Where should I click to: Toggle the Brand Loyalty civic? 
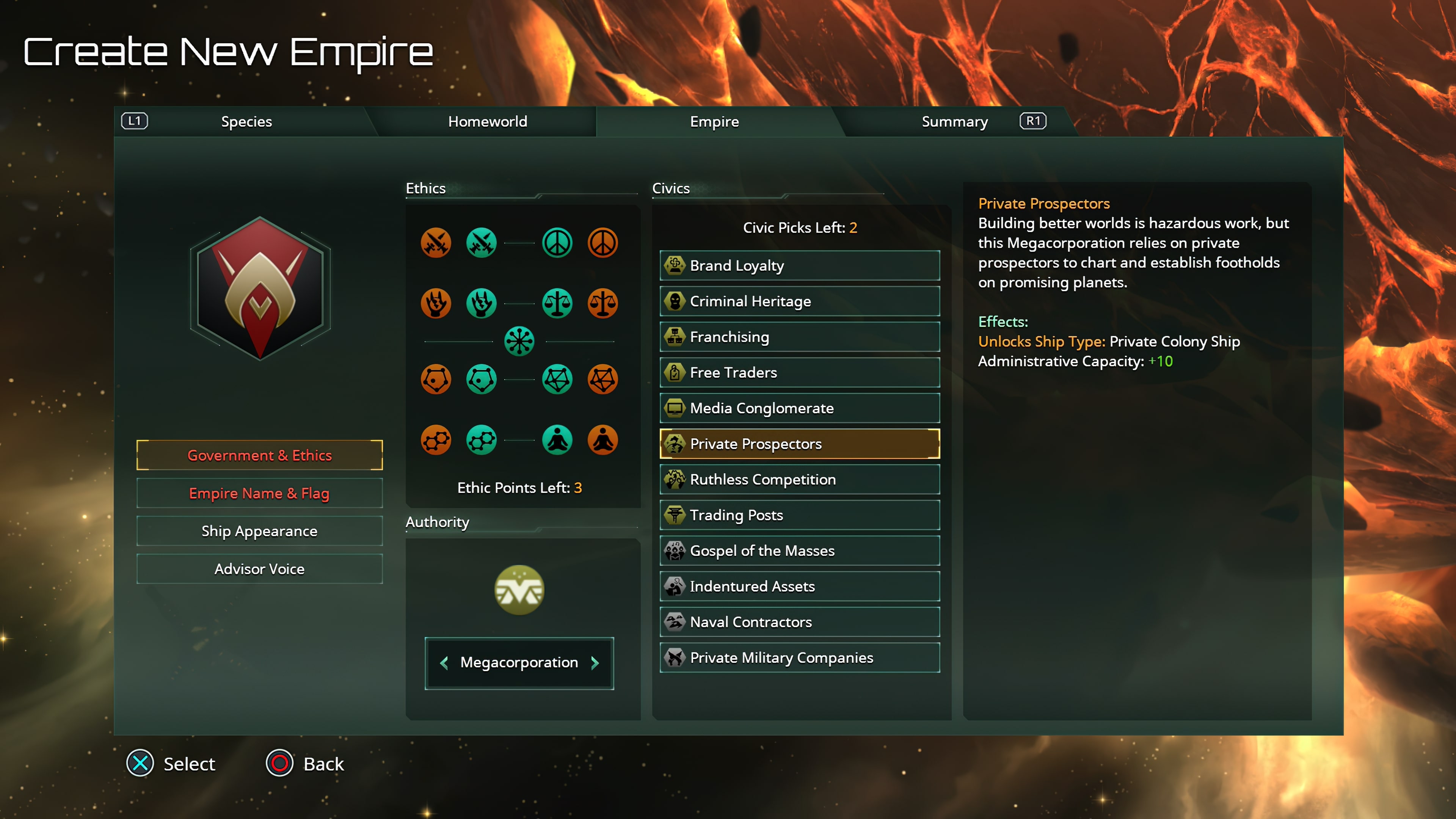coord(799,265)
